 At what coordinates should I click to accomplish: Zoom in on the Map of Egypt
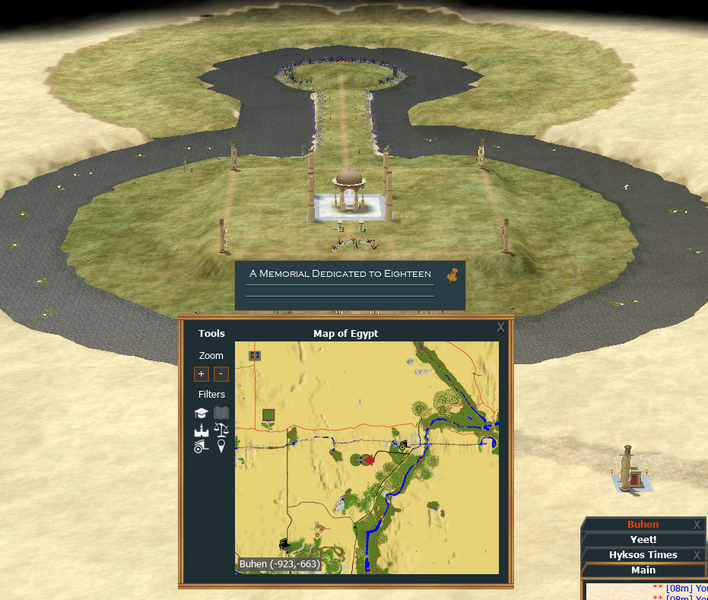[x=202, y=374]
